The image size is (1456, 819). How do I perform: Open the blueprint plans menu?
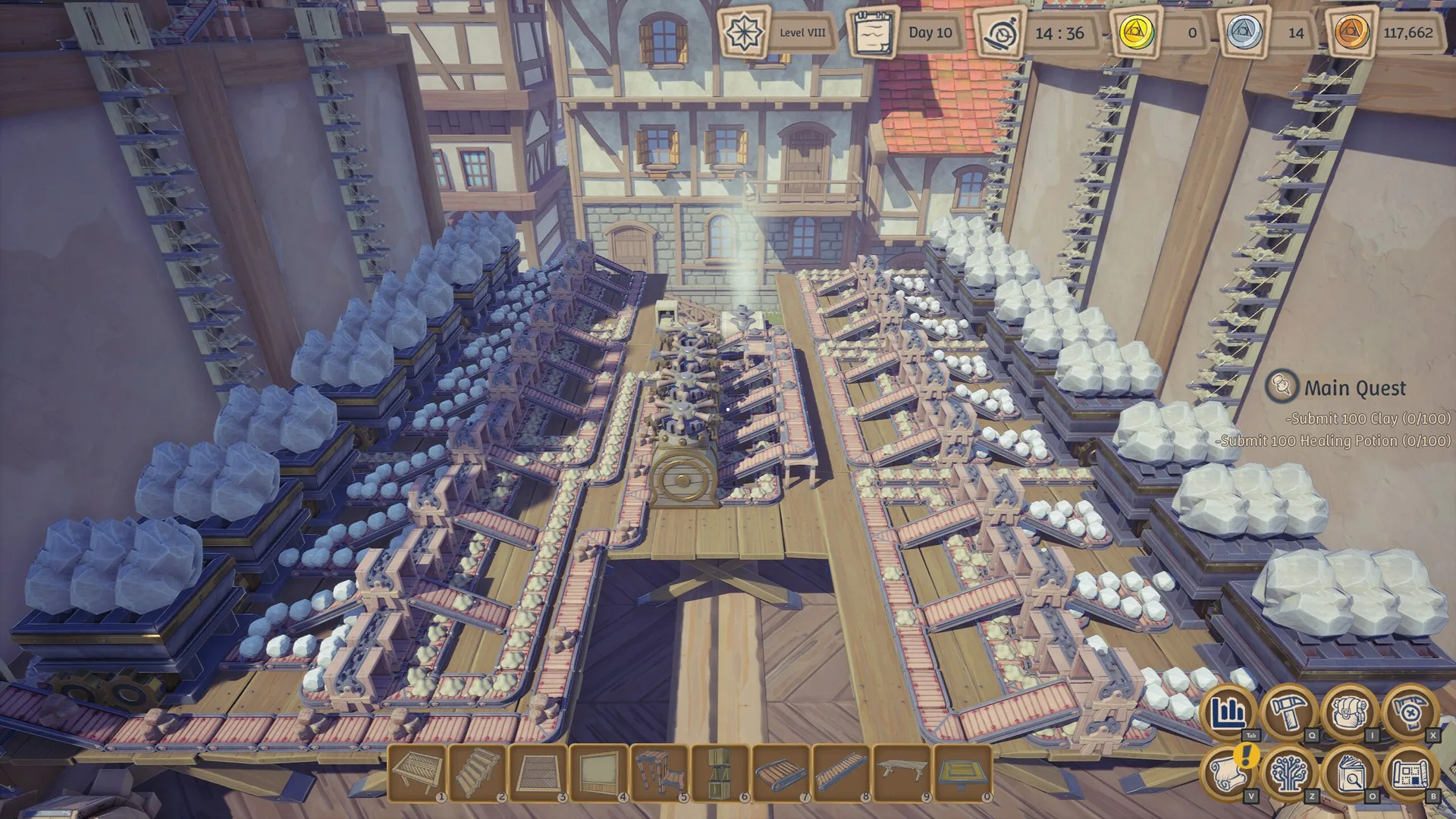pos(1409,773)
